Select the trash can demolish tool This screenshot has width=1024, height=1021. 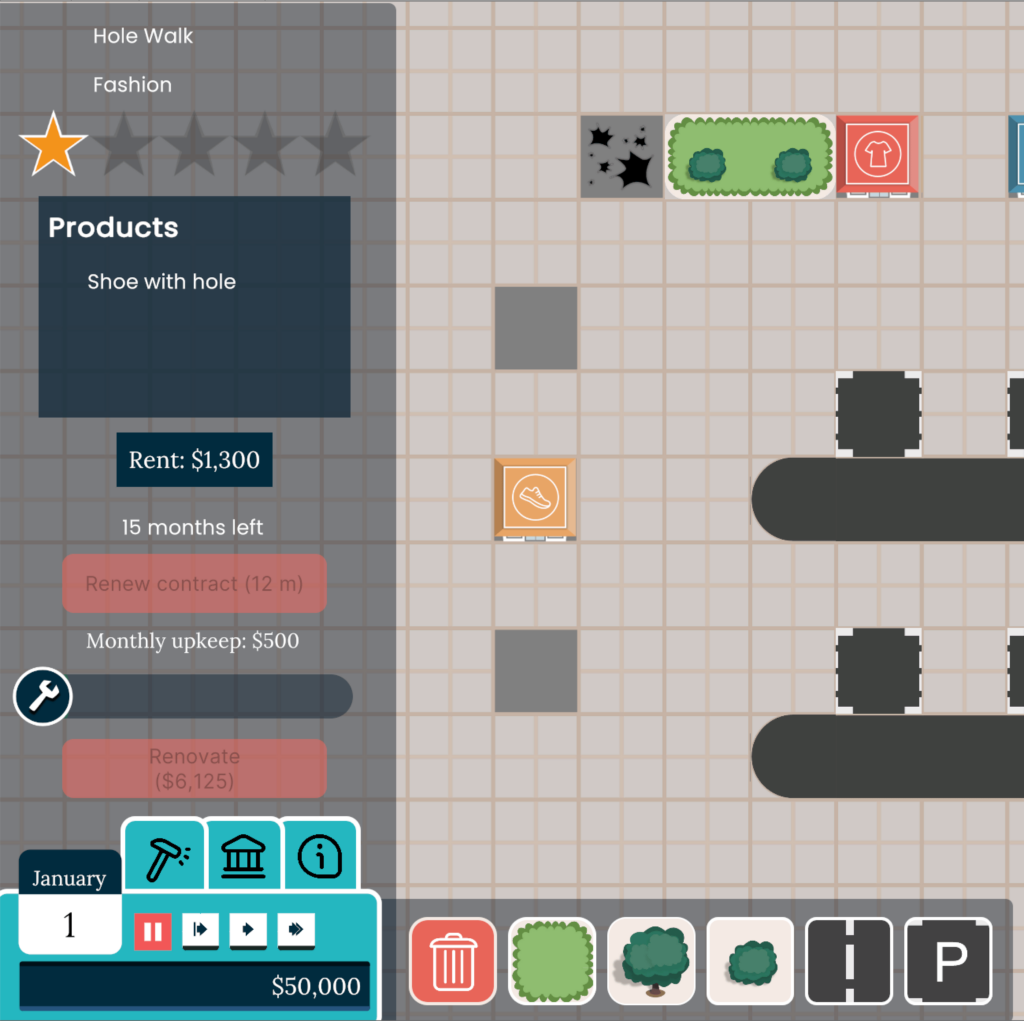point(453,961)
